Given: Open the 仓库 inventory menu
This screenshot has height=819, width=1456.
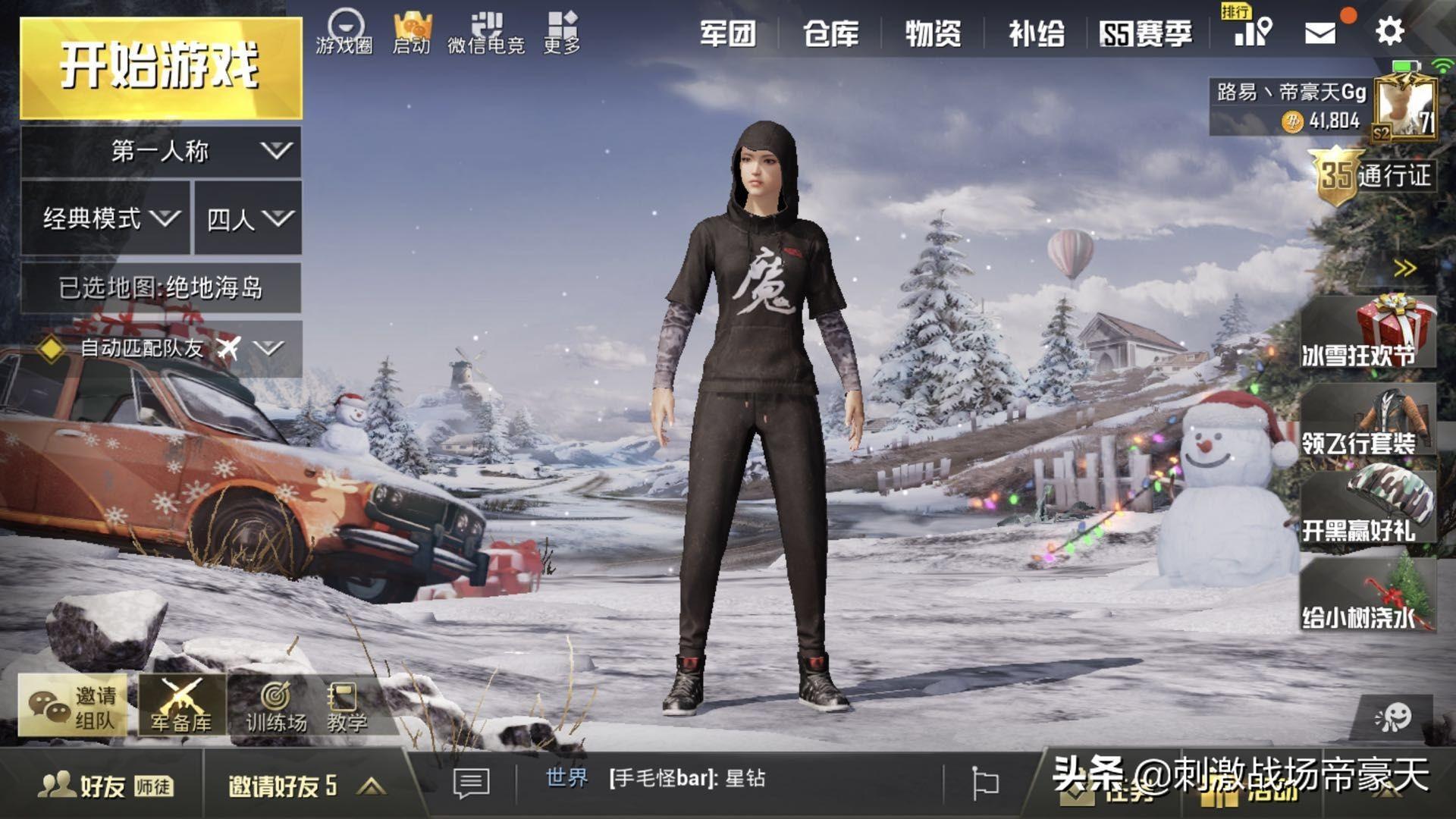Looking at the screenshot, I should click(830, 34).
